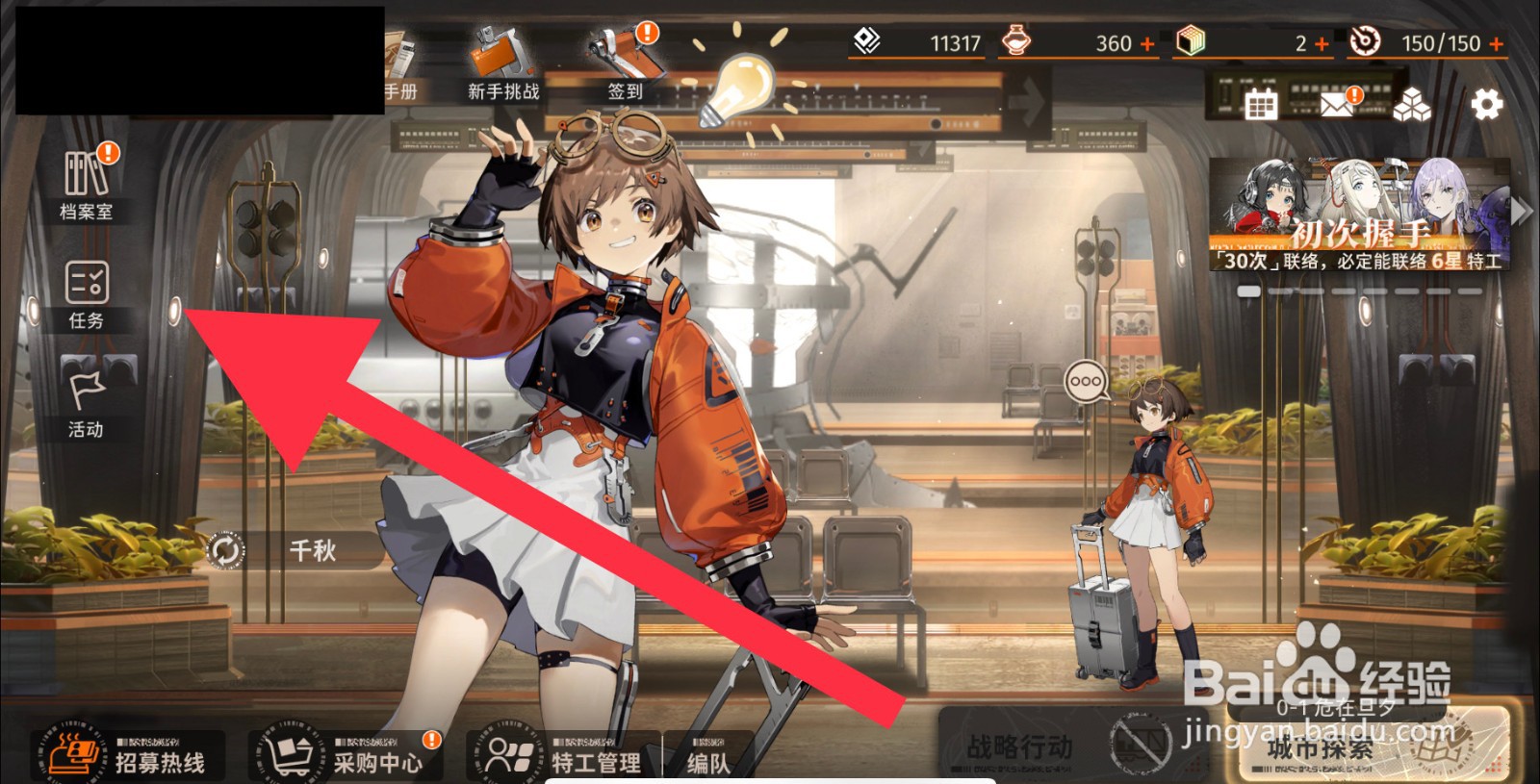Open 采购中心 purchasing center
This screenshot has width=1540, height=784.
pos(346,755)
